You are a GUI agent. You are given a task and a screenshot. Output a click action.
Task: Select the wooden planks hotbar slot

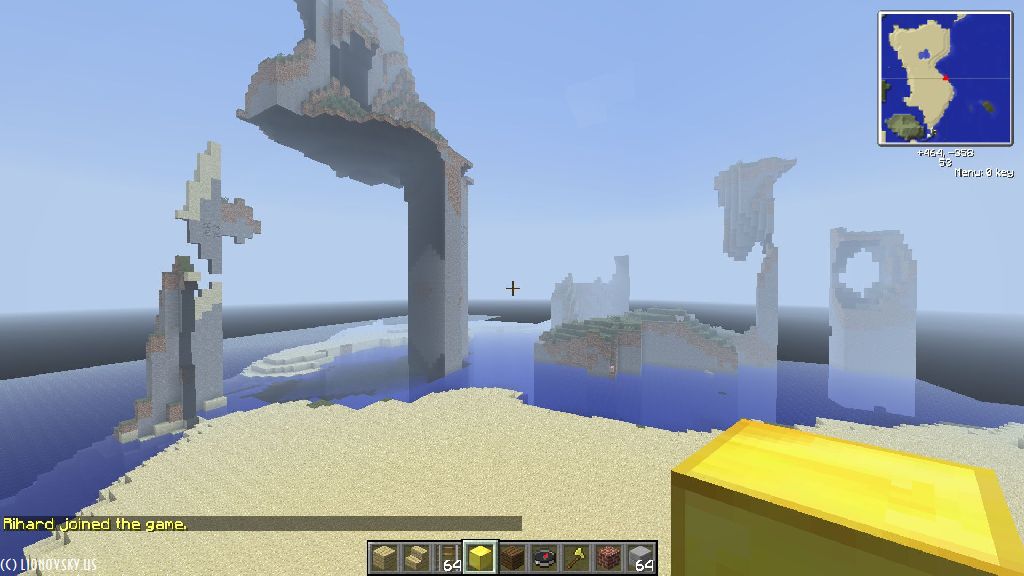pyautogui.click(x=383, y=557)
